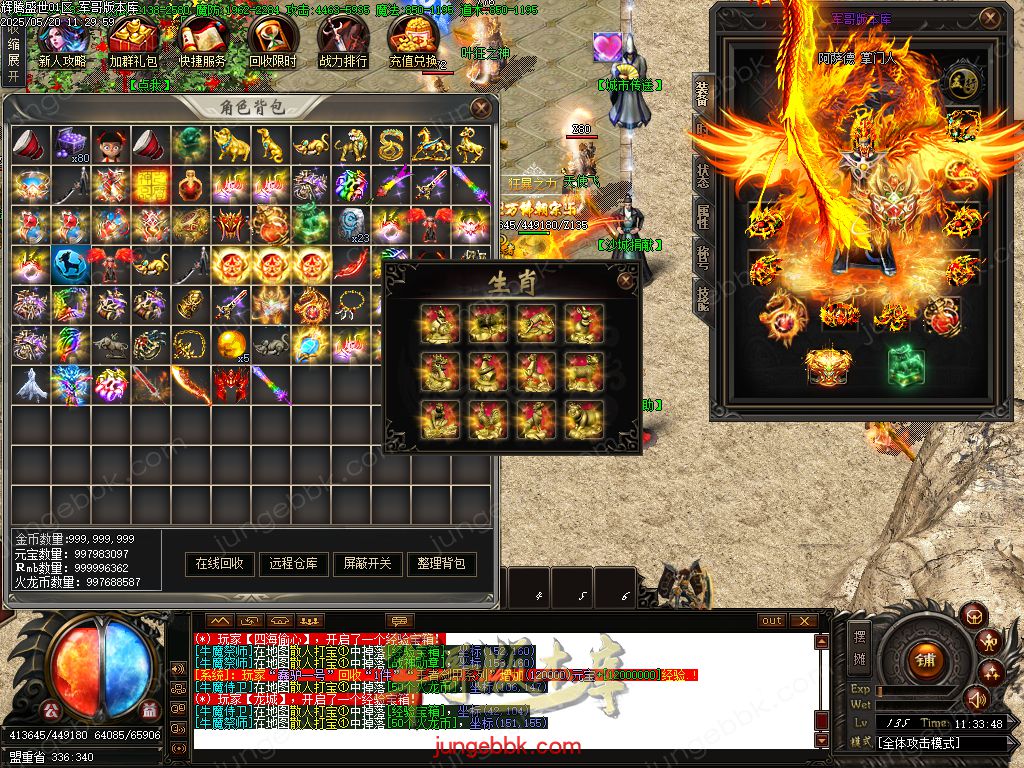Close the 角色背包 inventory window
The image size is (1024, 768).
click(481, 107)
